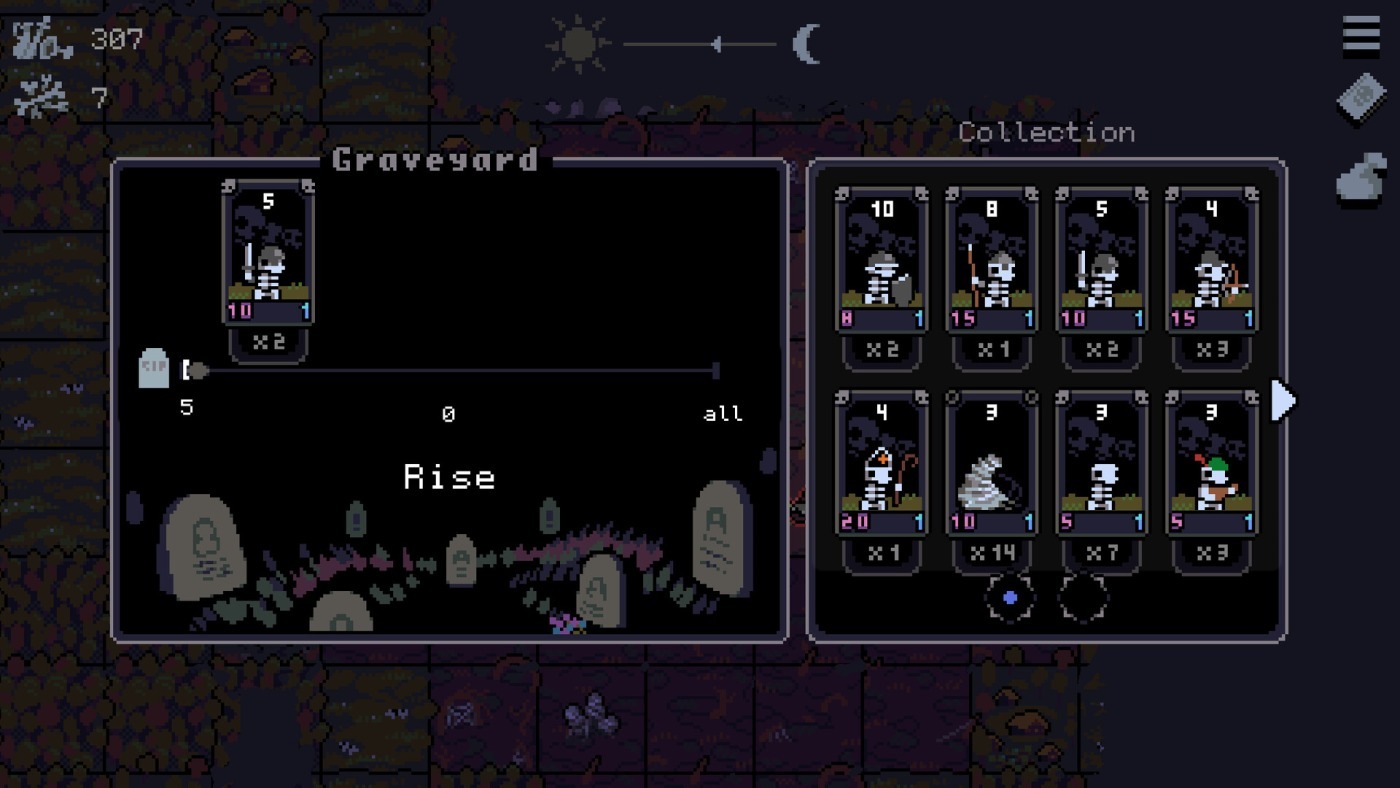This screenshot has width=1400, height=788.
Task: Toggle day mode on the sun icon
Action: 578,42
